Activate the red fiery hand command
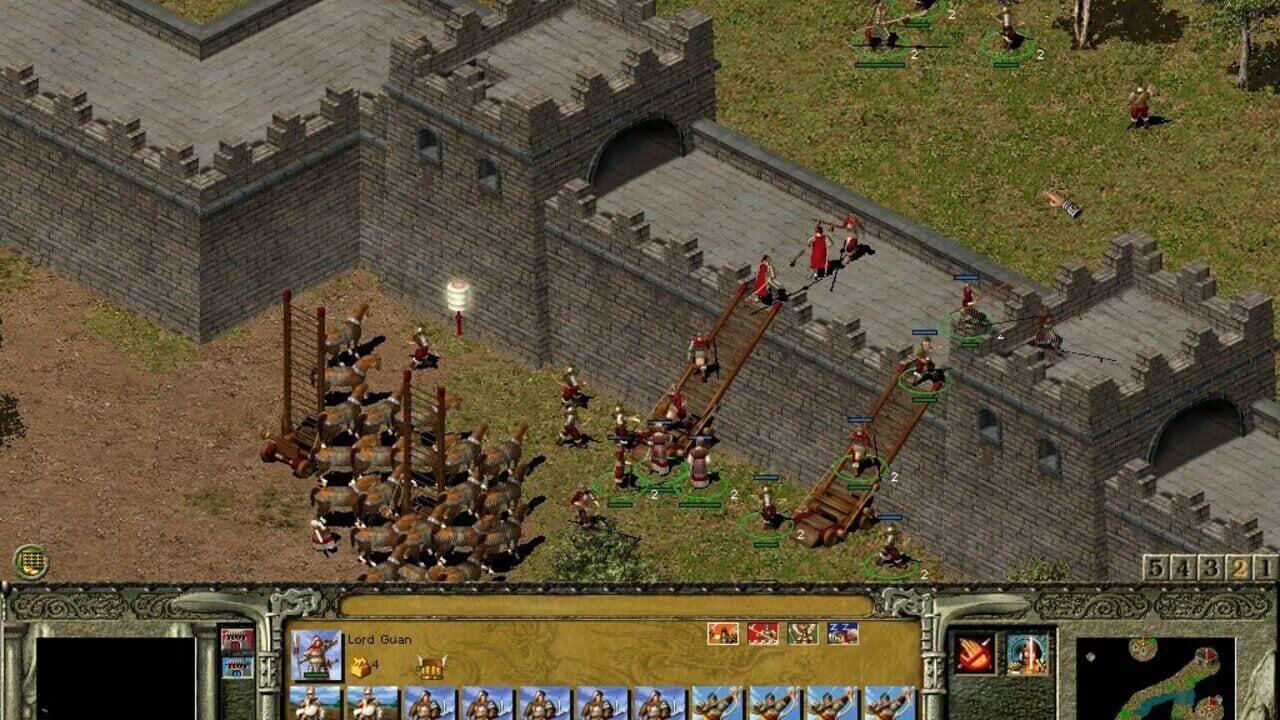The image size is (1280, 720). click(x=974, y=654)
